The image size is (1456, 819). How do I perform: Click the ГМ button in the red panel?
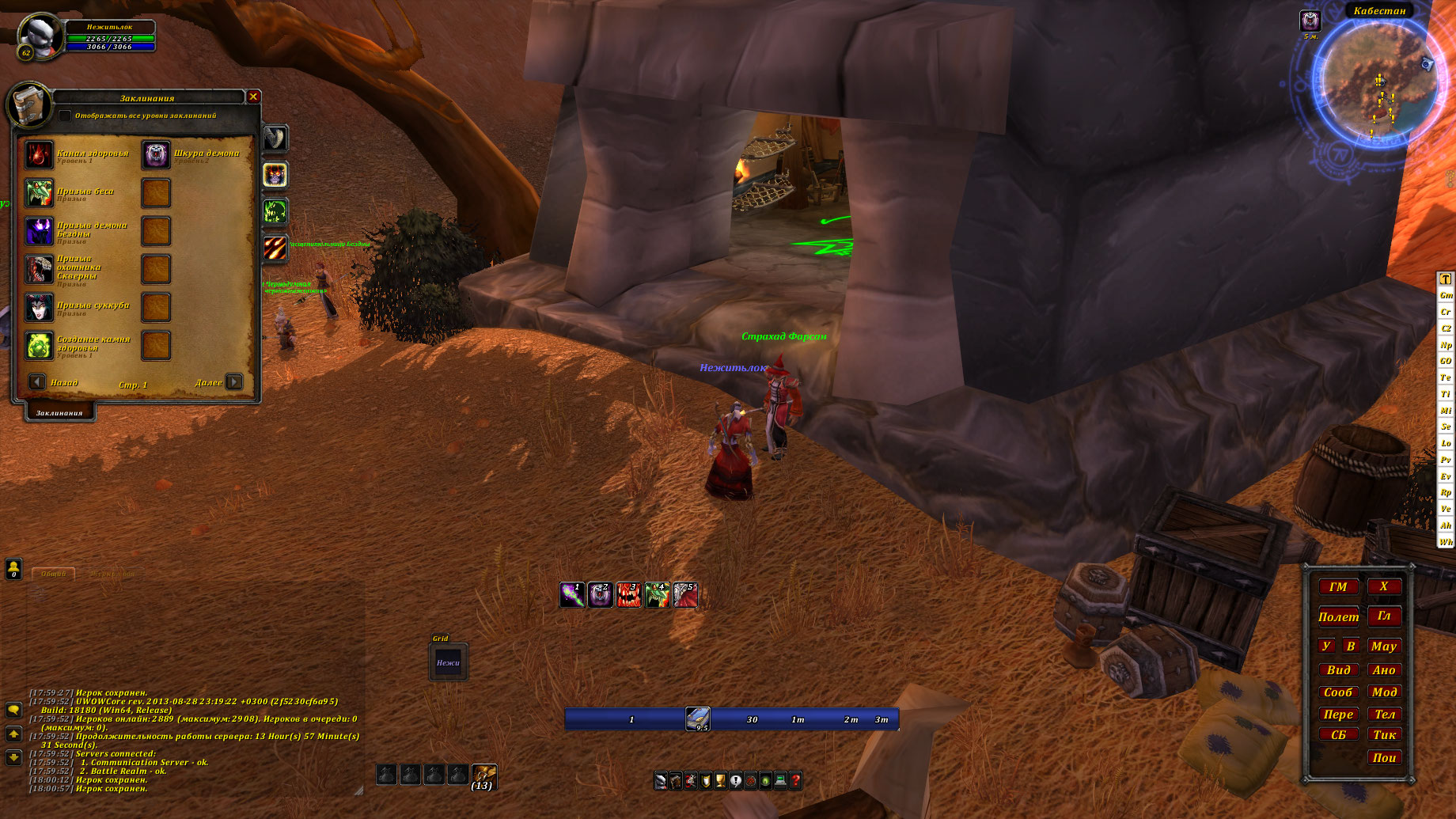pos(1338,587)
